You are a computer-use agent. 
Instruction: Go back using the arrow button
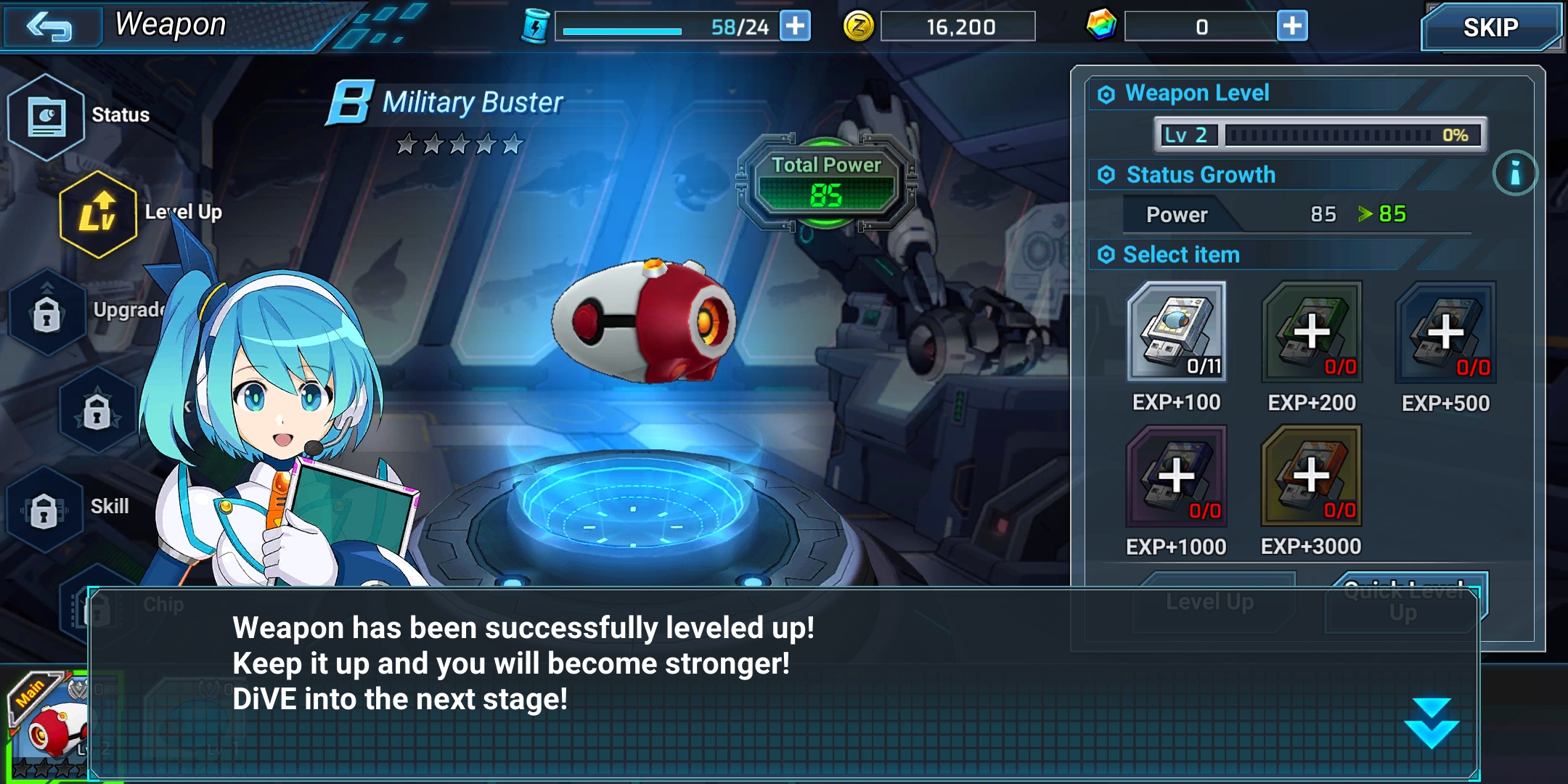click(x=49, y=28)
